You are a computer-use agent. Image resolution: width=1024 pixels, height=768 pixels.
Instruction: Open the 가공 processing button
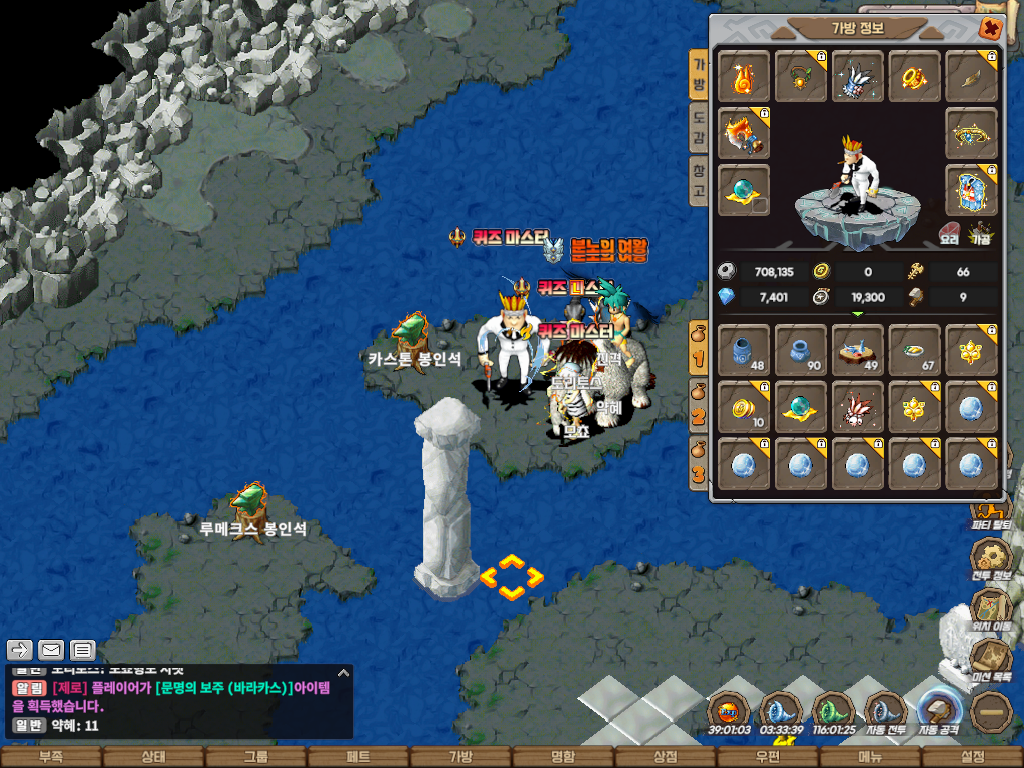(x=980, y=233)
